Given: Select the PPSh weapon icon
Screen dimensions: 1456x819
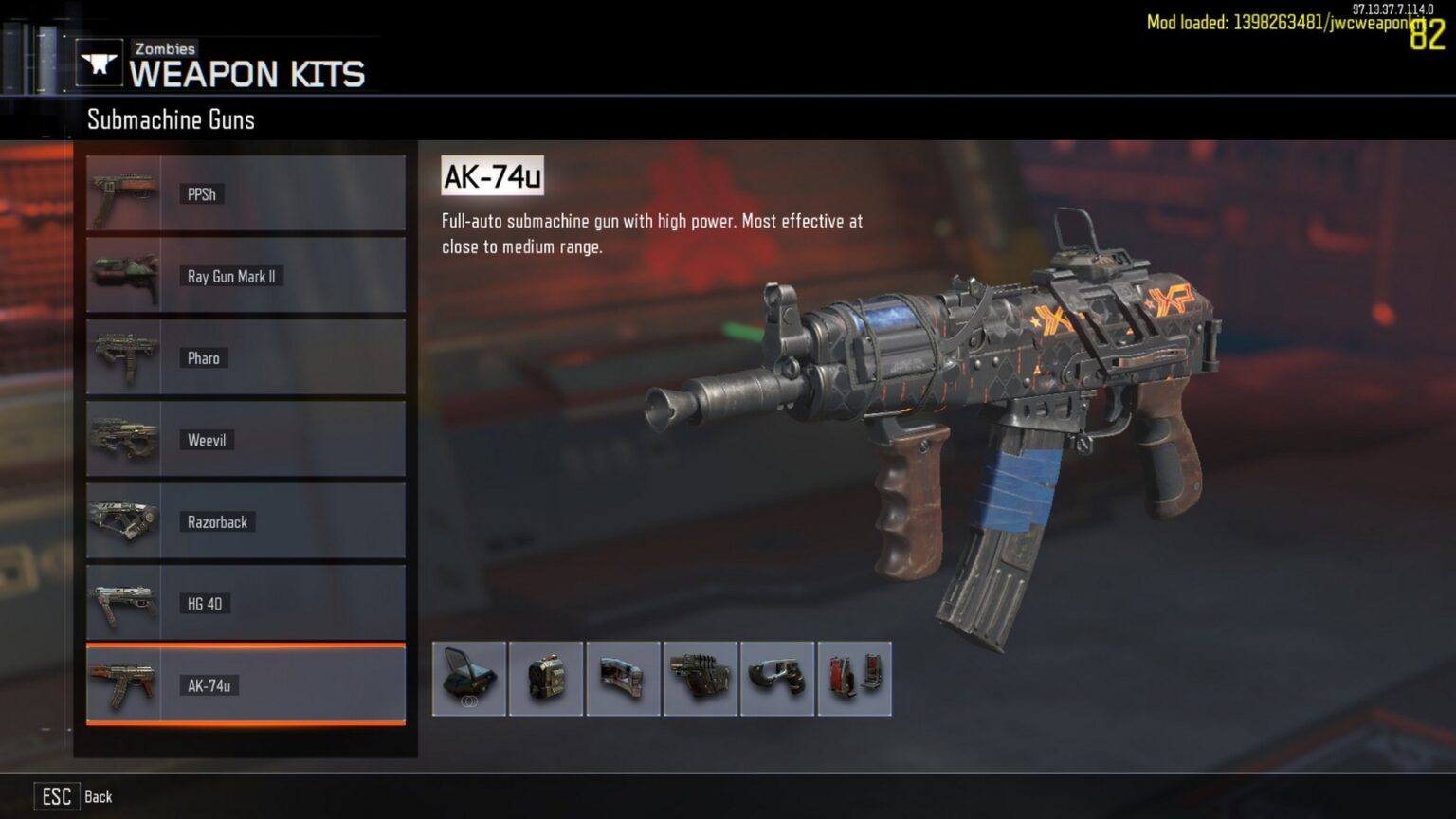Looking at the screenshot, I should click(x=123, y=193).
